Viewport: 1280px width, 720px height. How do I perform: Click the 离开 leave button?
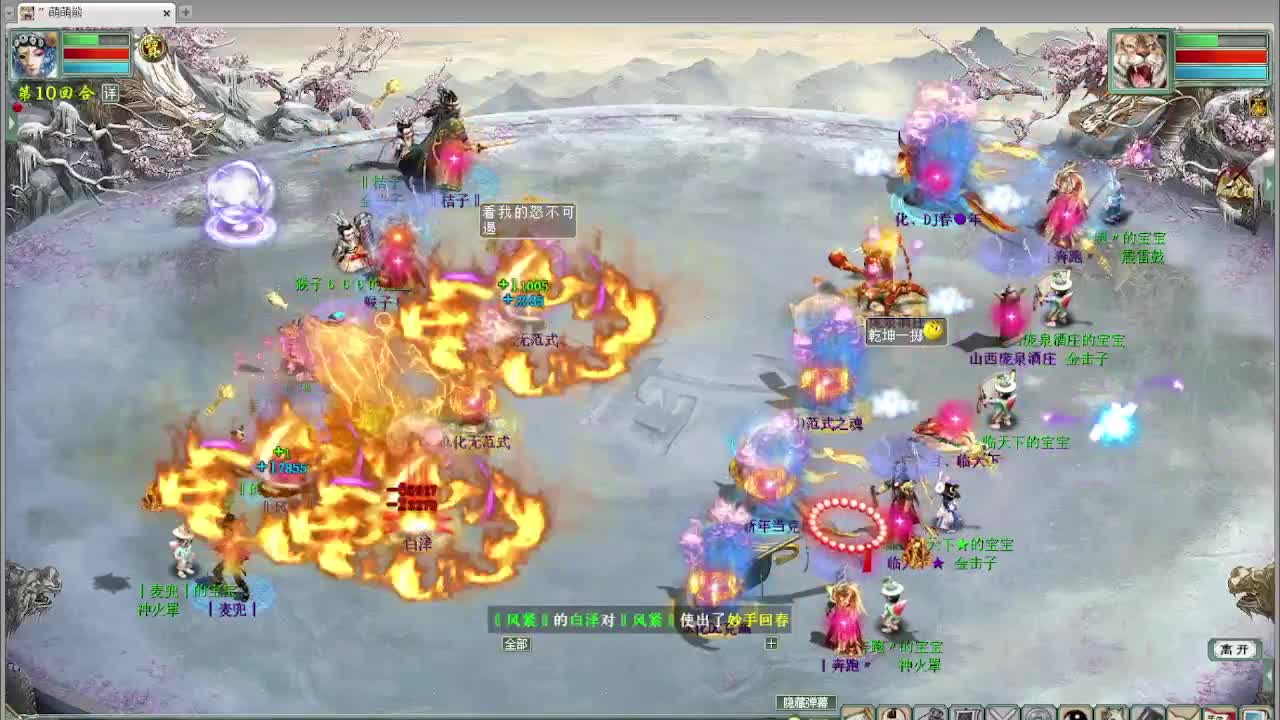[x=1234, y=649]
